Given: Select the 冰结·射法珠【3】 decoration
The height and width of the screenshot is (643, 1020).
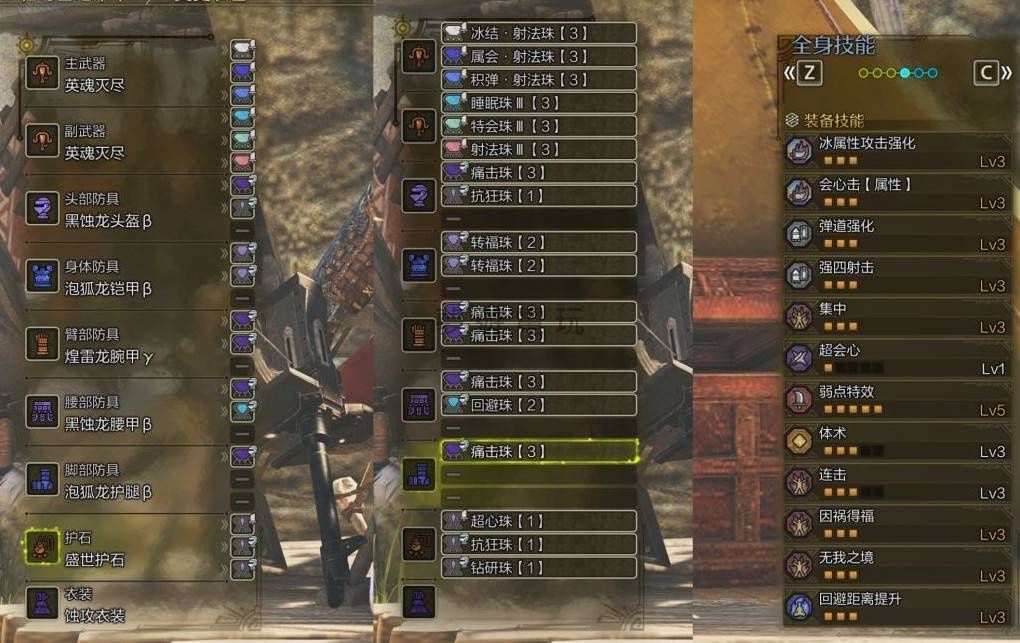Looking at the screenshot, I should [x=539, y=33].
